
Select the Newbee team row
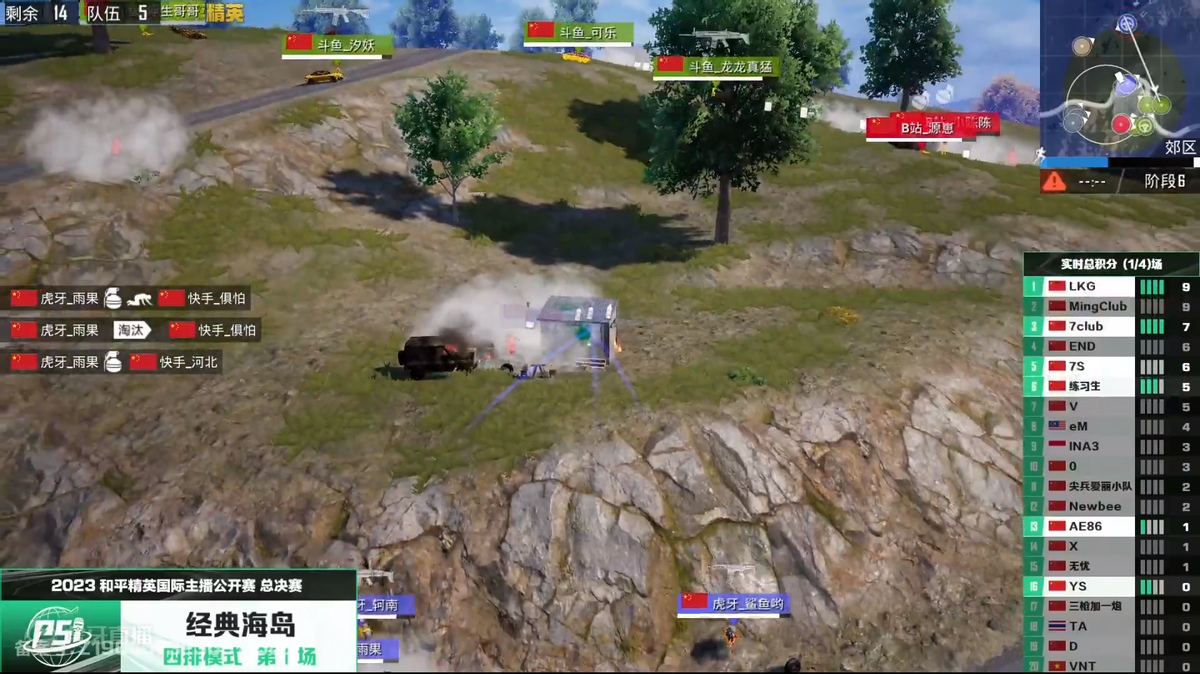(x=1110, y=506)
